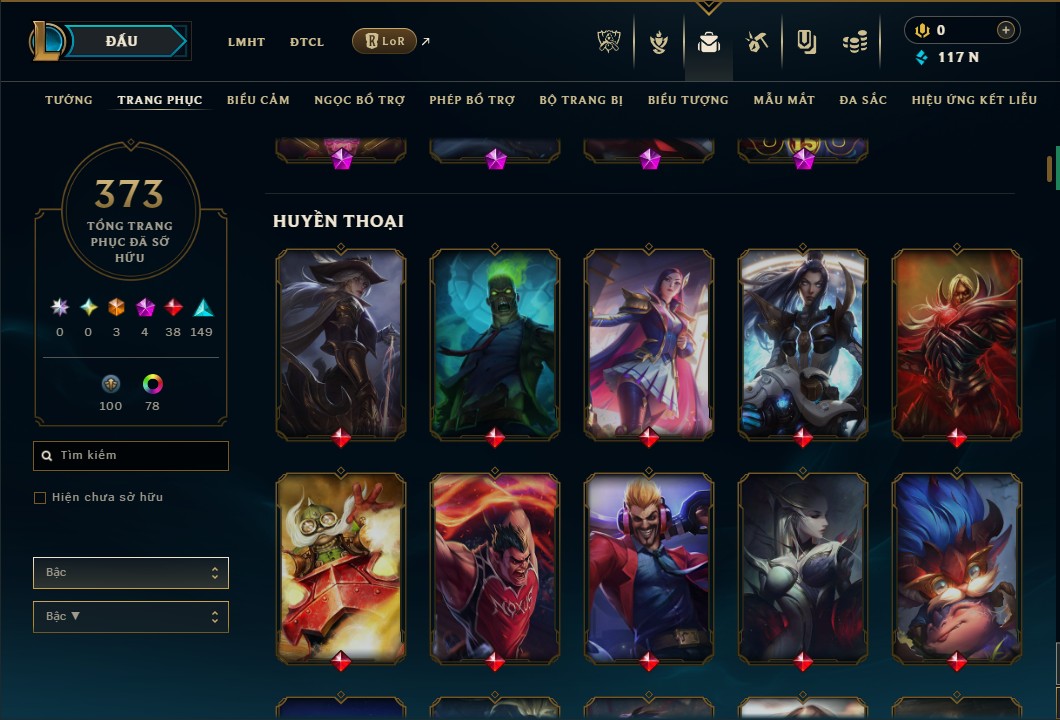This screenshot has width=1060, height=720.
Task: Switch to the BIỂU TƯỢNG tab
Action: (688, 100)
